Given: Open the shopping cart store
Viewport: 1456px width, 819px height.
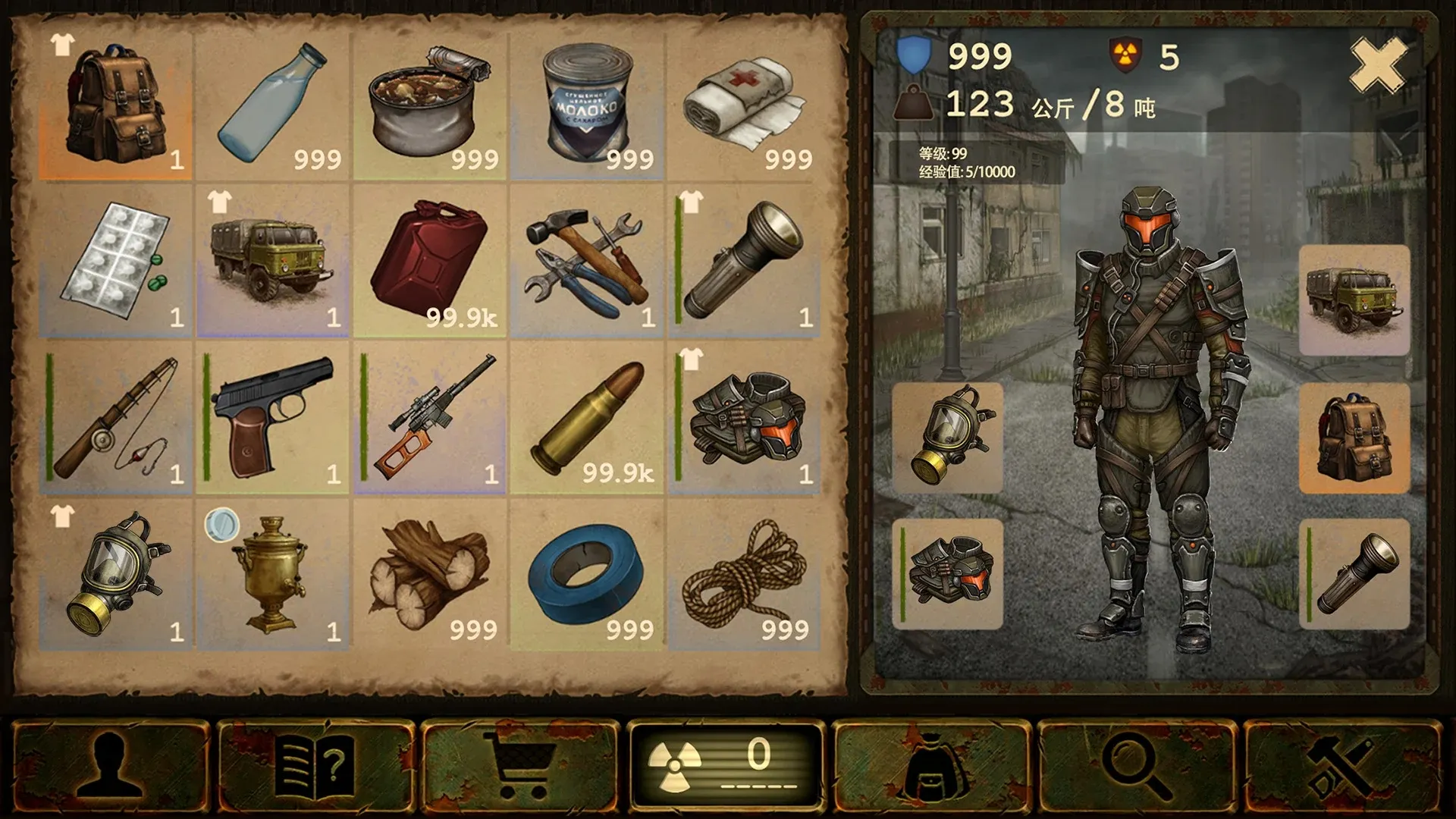Looking at the screenshot, I should [x=520, y=766].
